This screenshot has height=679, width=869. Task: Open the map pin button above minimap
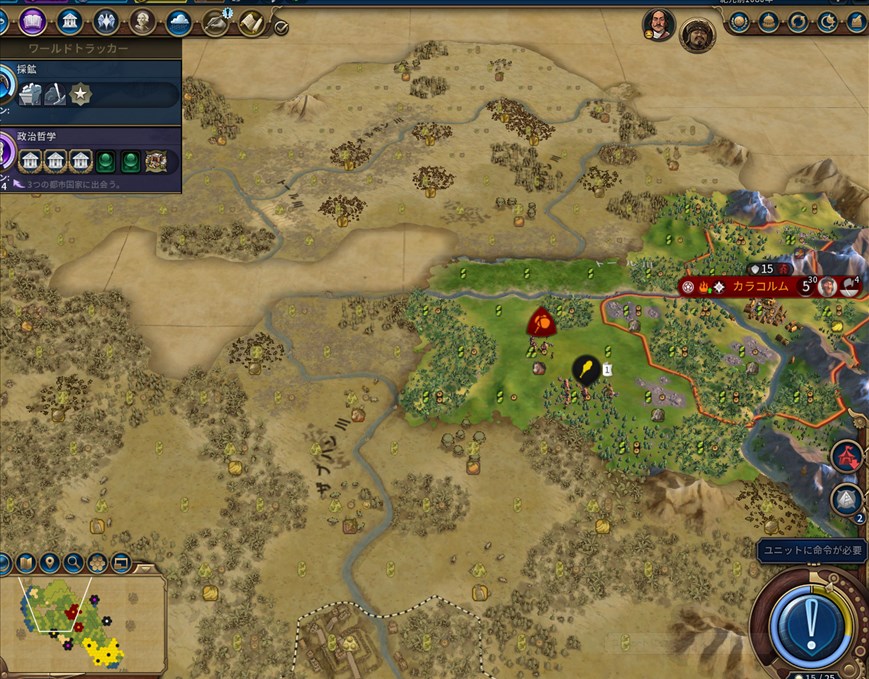(52, 563)
